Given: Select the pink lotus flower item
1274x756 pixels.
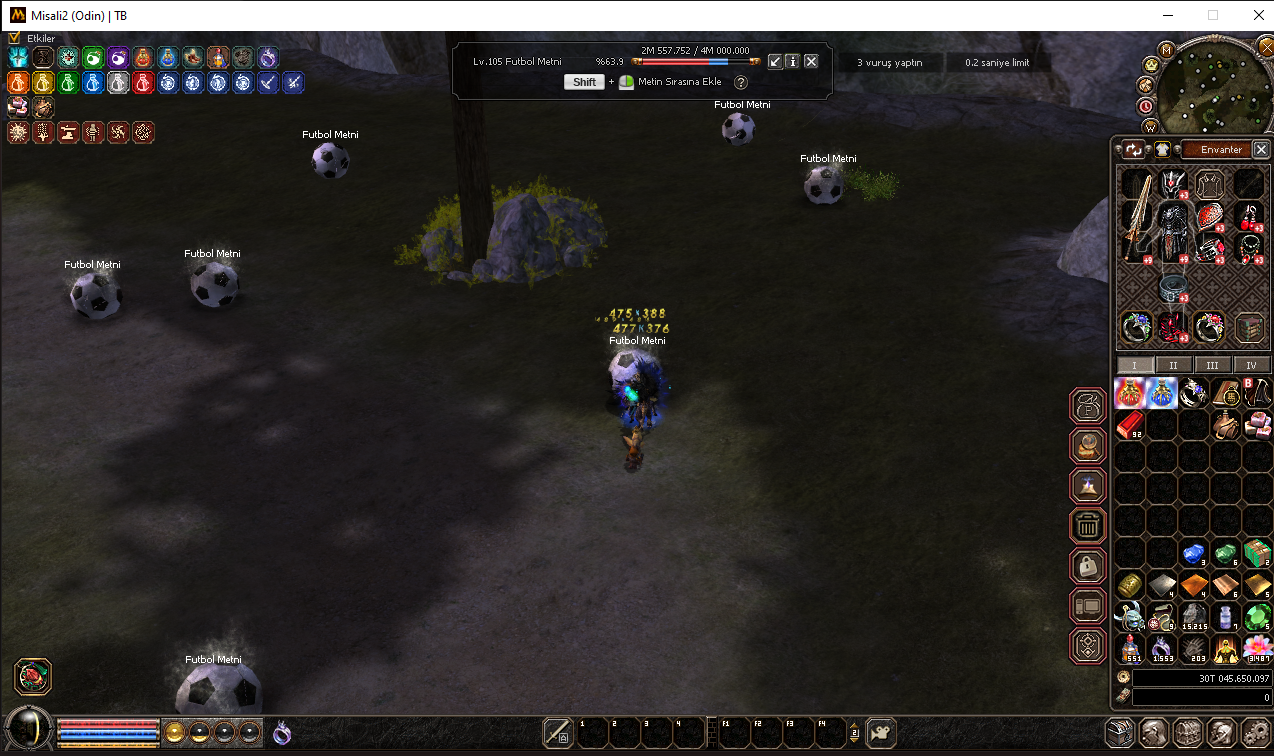Looking at the screenshot, I should 1257,649.
